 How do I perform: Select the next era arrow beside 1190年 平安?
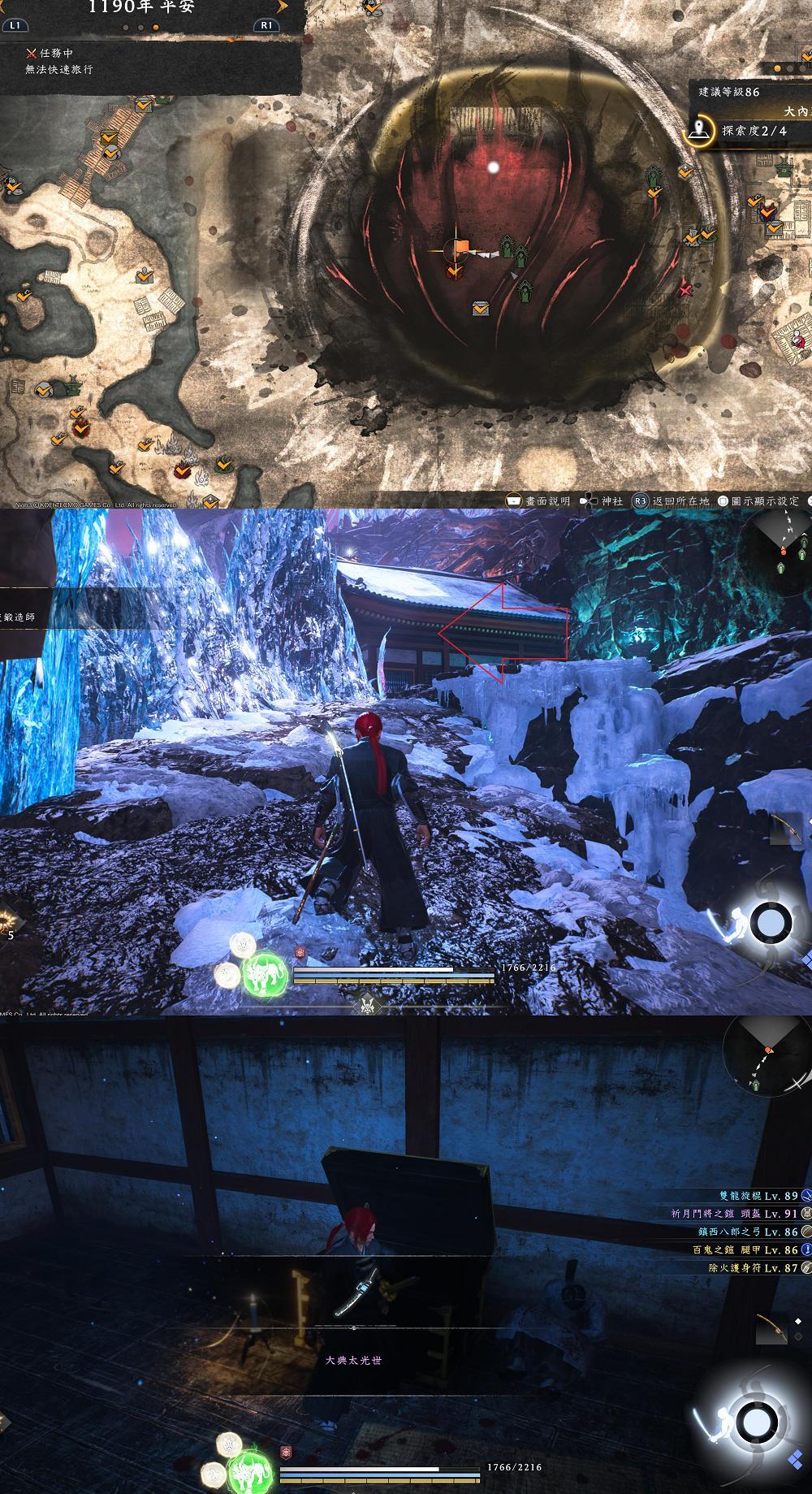(x=282, y=6)
